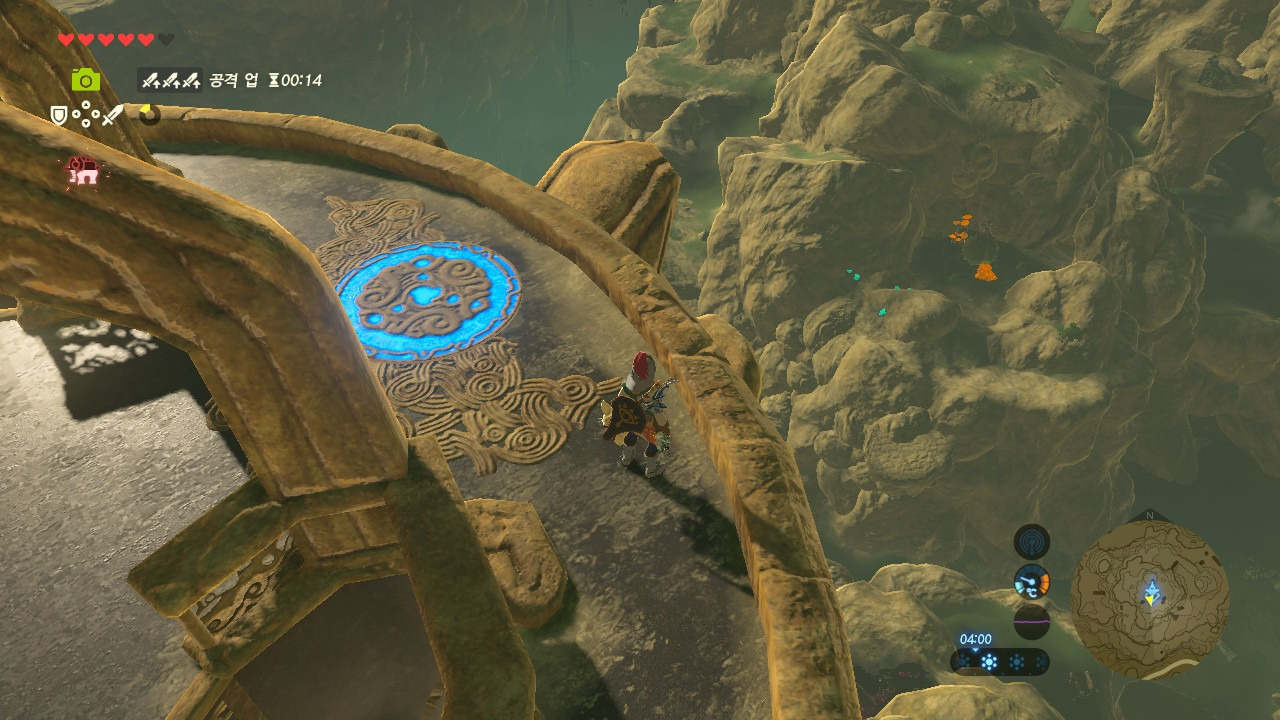Click the Sheikah Sensor signal icon
This screenshot has height=720, width=1280.
[x=1031, y=543]
